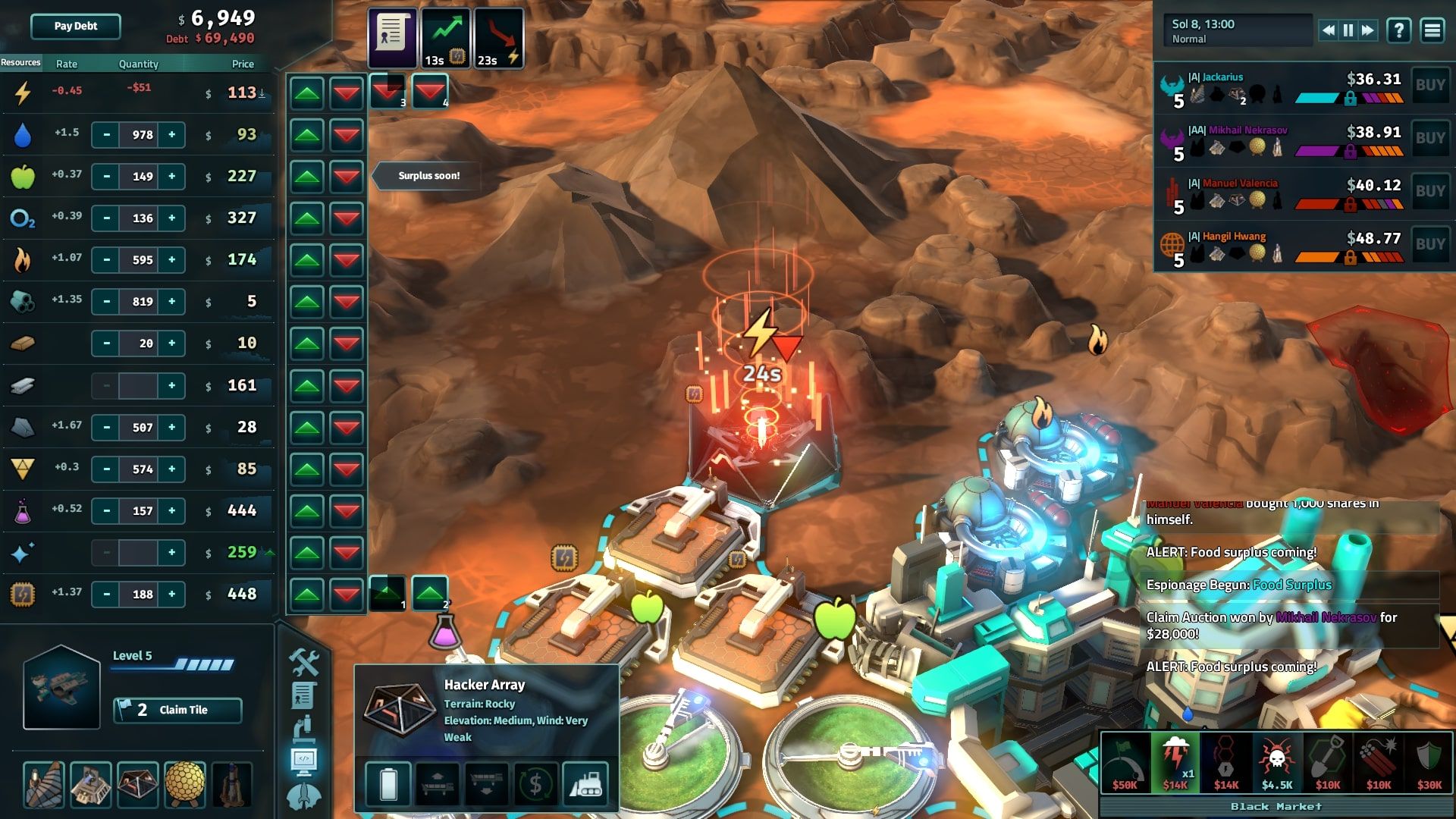Open the construction menu (hammer and wrench icon)
1456x819 pixels.
coord(303,663)
